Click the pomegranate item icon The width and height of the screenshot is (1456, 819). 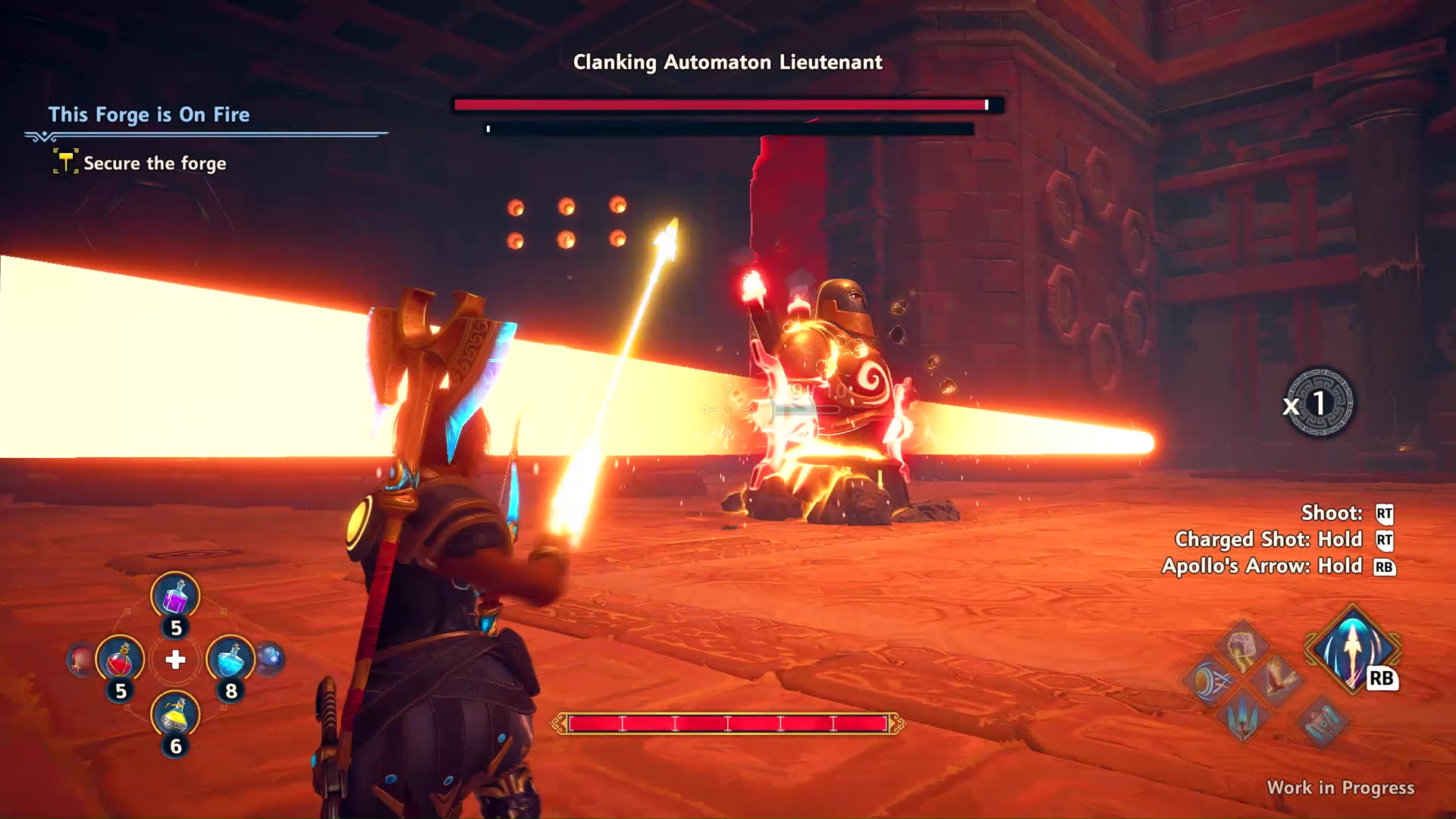(81, 660)
